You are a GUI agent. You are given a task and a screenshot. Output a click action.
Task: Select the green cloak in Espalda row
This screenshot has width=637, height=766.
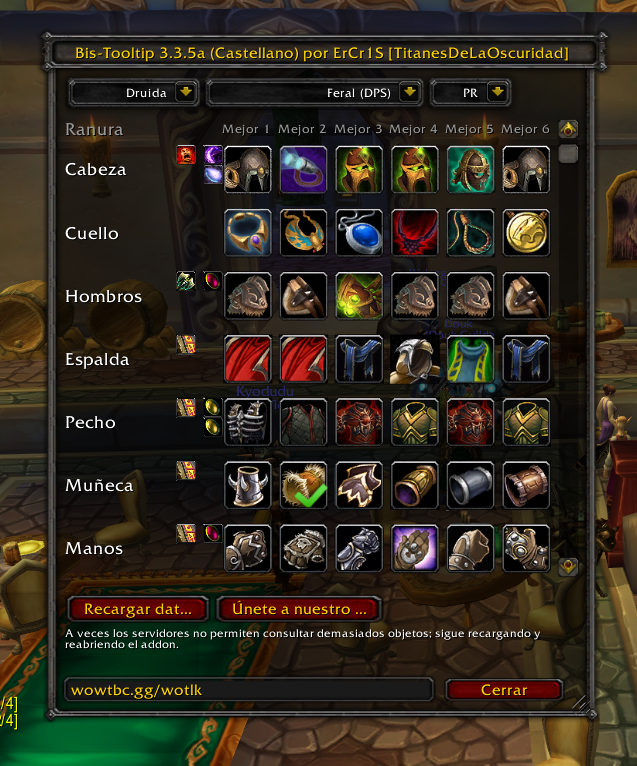coord(470,359)
